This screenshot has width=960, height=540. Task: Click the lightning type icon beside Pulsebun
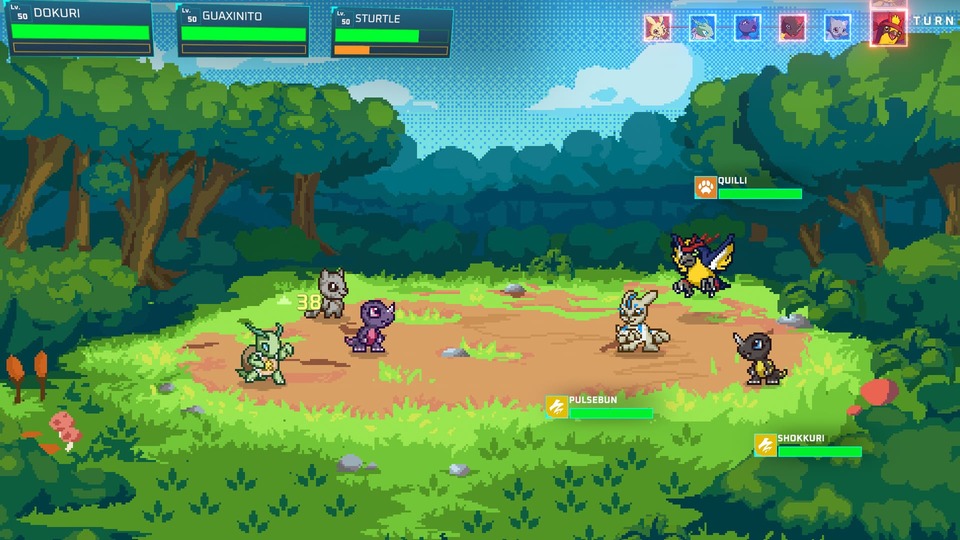pyautogui.click(x=557, y=407)
